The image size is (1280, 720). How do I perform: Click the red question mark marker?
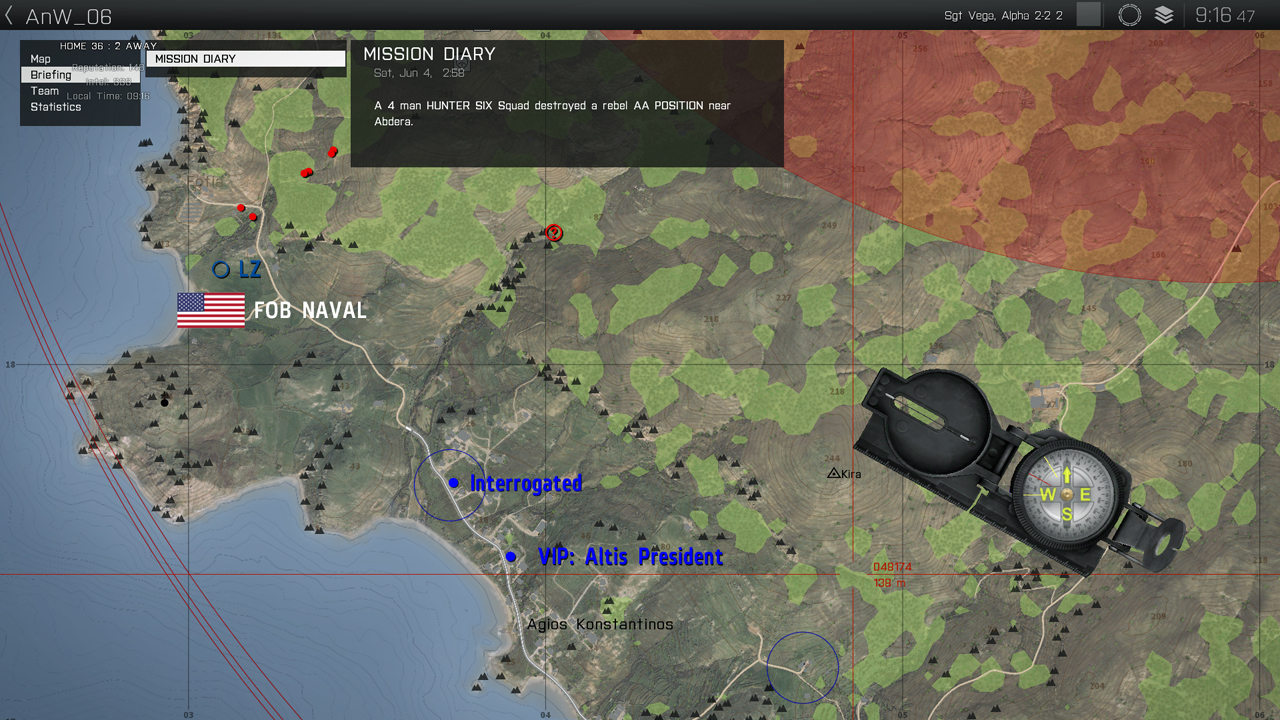point(554,233)
